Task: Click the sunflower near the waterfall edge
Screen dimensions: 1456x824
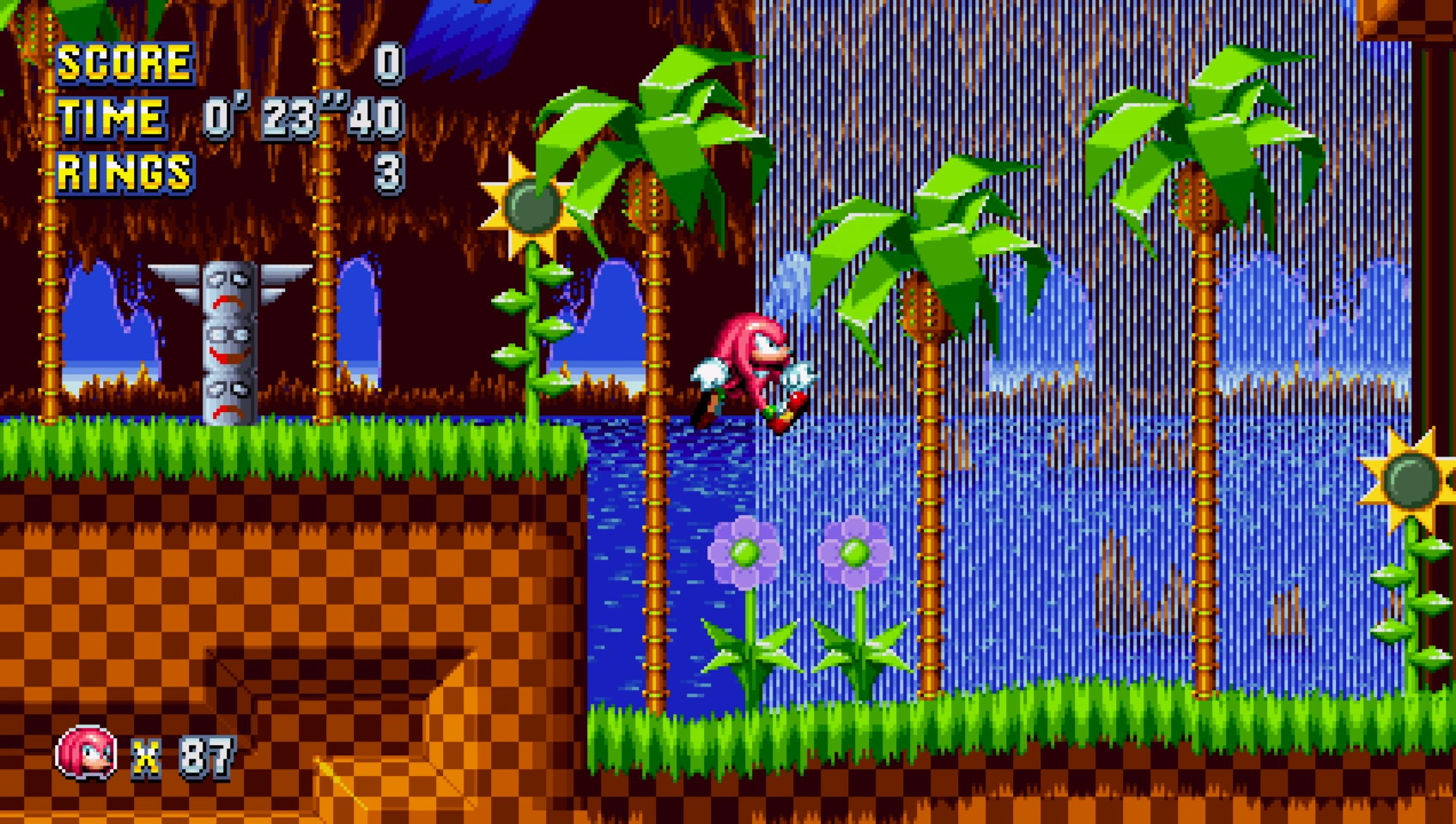Action: pyautogui.click(x=530, y=206)
